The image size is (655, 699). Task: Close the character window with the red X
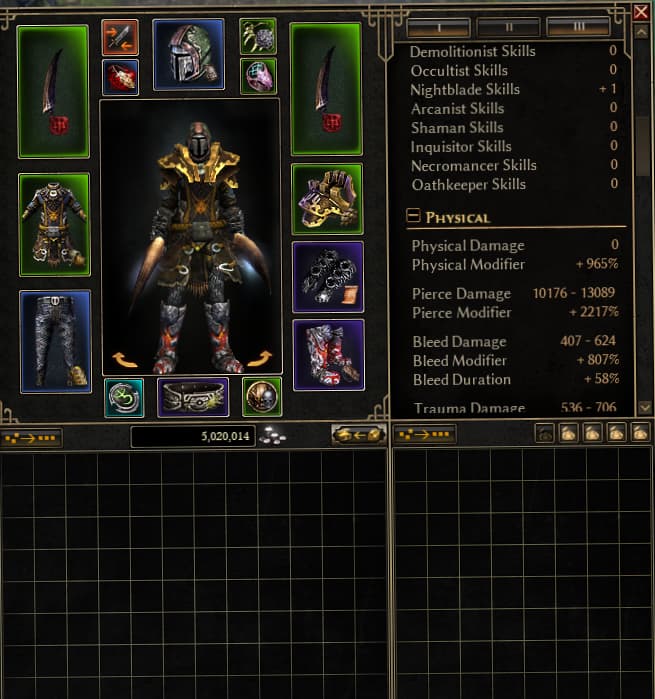(x=641, y=12)
